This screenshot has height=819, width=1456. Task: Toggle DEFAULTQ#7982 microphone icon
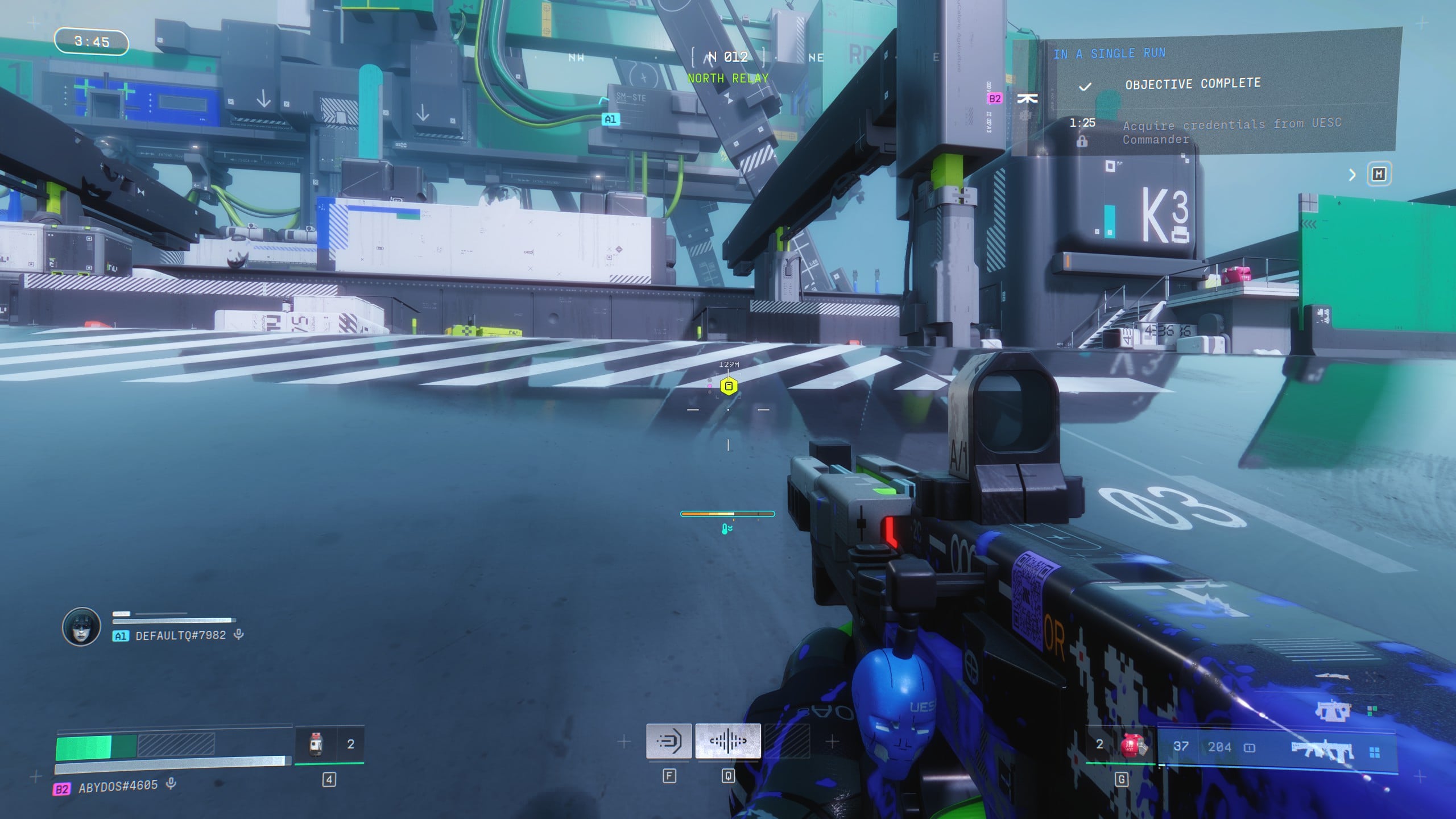[x=239, y=634]
